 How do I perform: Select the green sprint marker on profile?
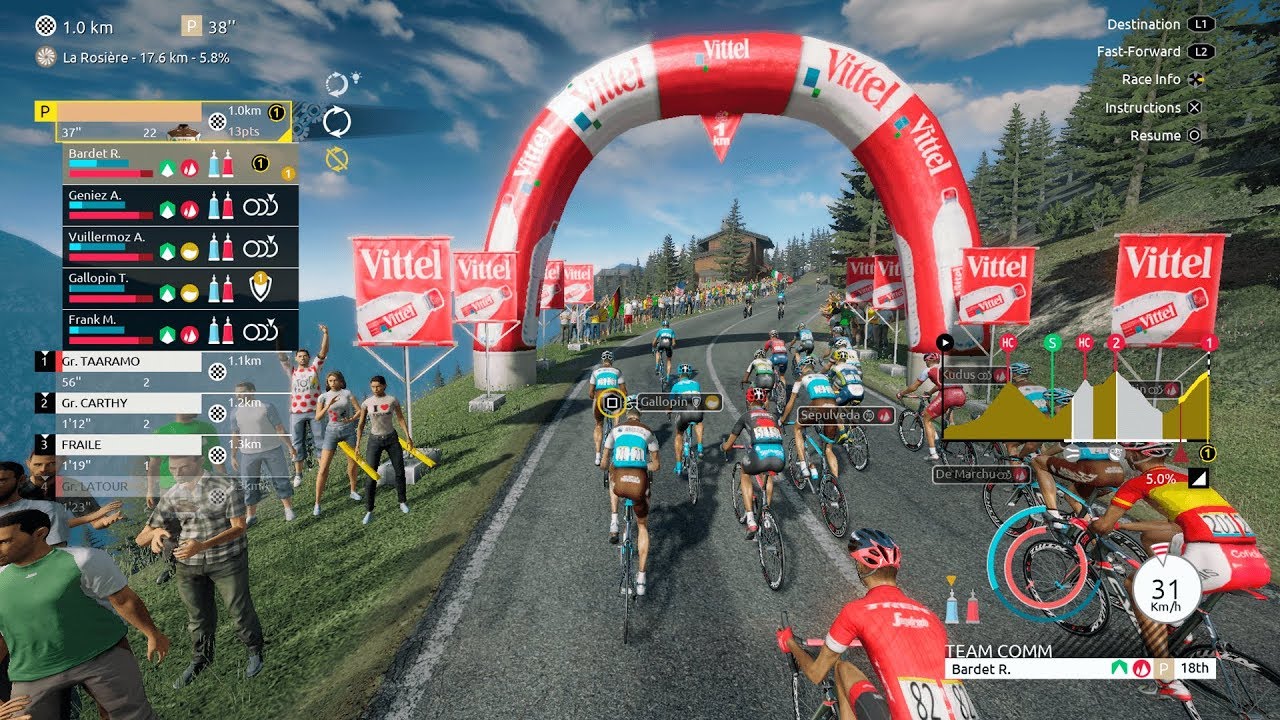pyautogui.click(x=1052, y=343)
